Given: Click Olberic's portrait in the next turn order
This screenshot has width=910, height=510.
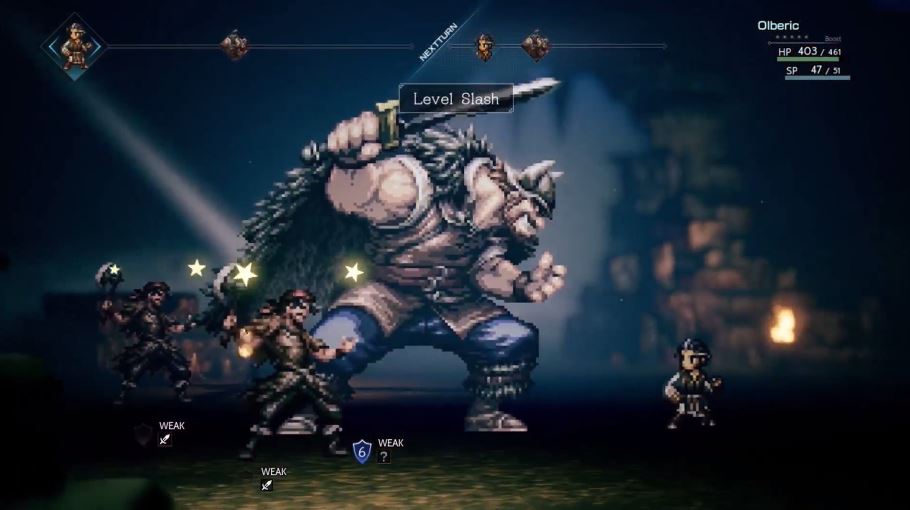Looking at the screenshot, I should tap(485, 45).
